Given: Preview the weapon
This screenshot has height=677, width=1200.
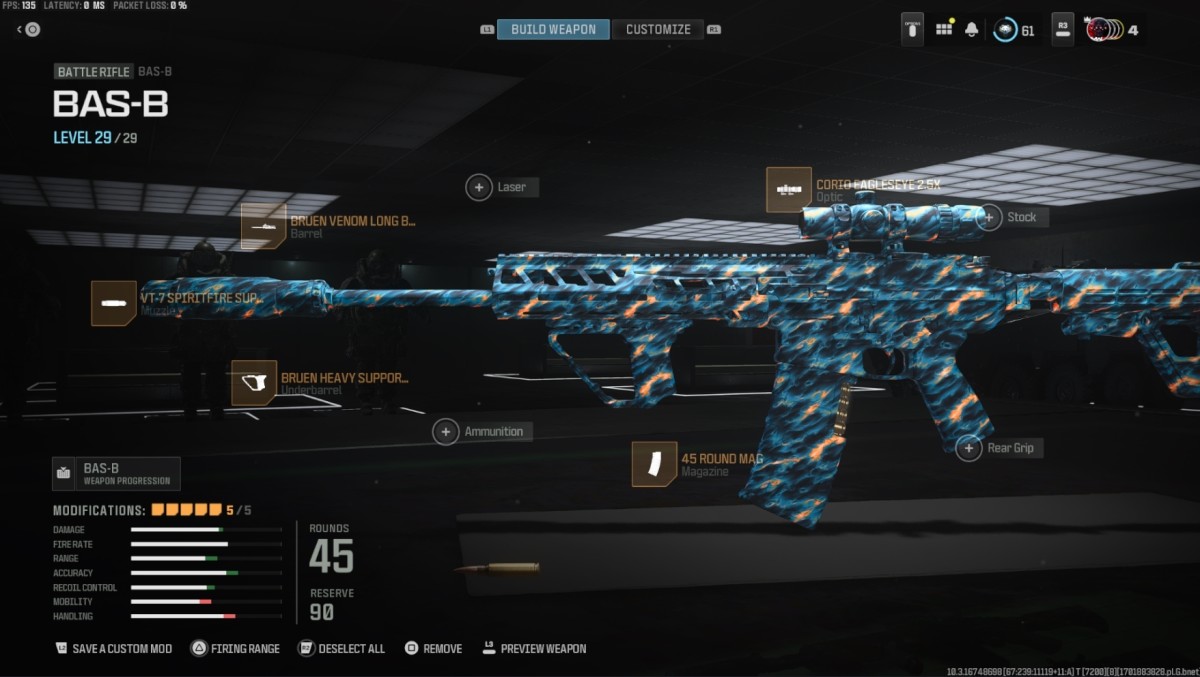Looking at the screenshot, I should pos(534,648).
